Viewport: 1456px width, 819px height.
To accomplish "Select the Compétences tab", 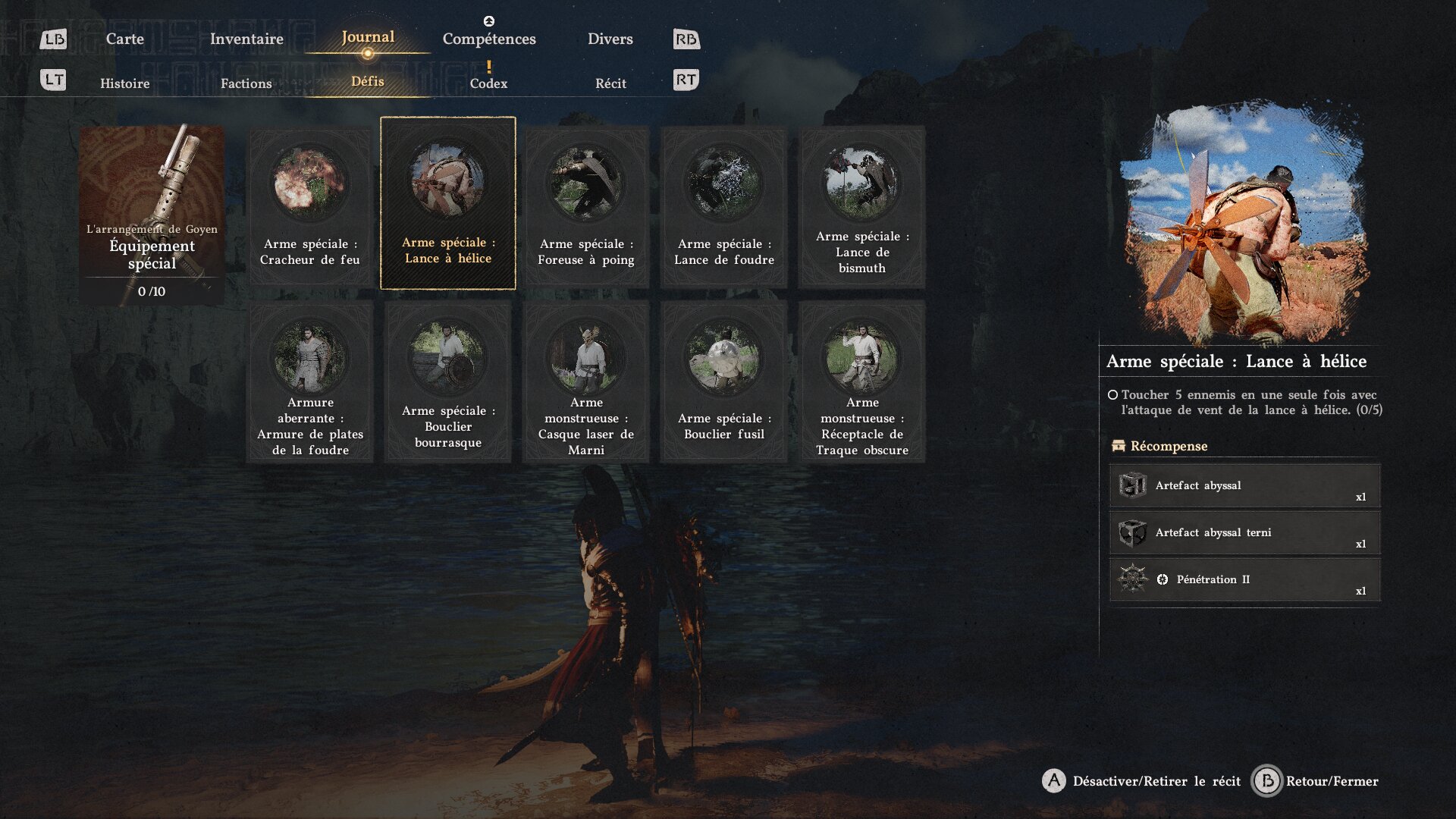I will (x=489, y=39).
